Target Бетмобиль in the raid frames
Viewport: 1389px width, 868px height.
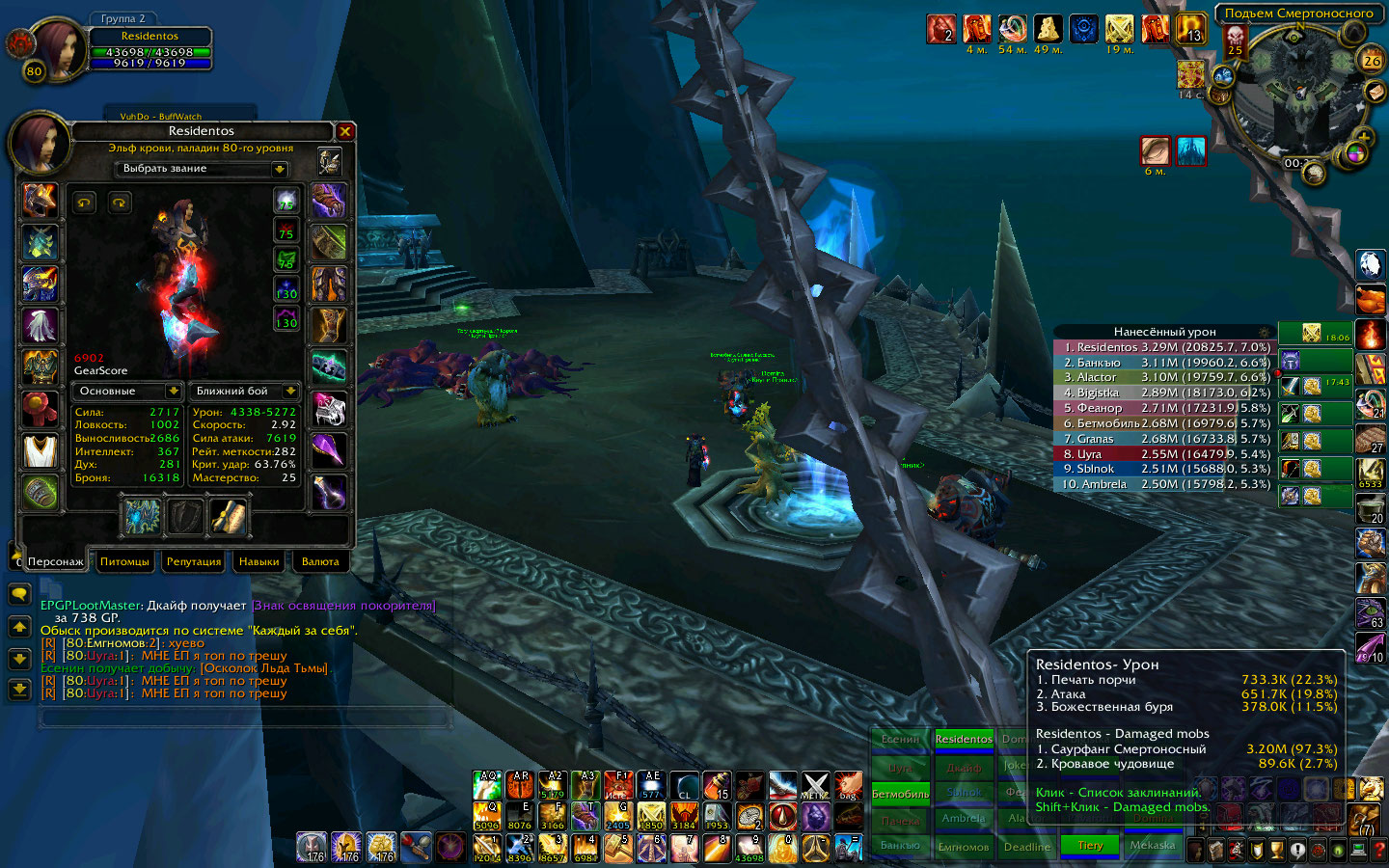900,794
